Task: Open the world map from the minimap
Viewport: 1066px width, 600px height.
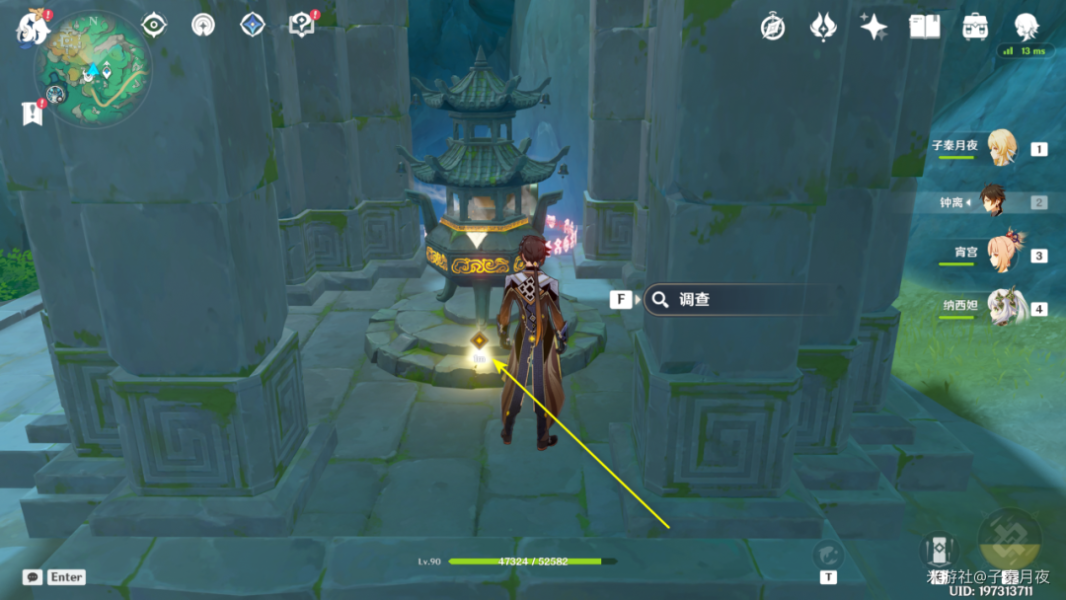Action: coord(93,68)
